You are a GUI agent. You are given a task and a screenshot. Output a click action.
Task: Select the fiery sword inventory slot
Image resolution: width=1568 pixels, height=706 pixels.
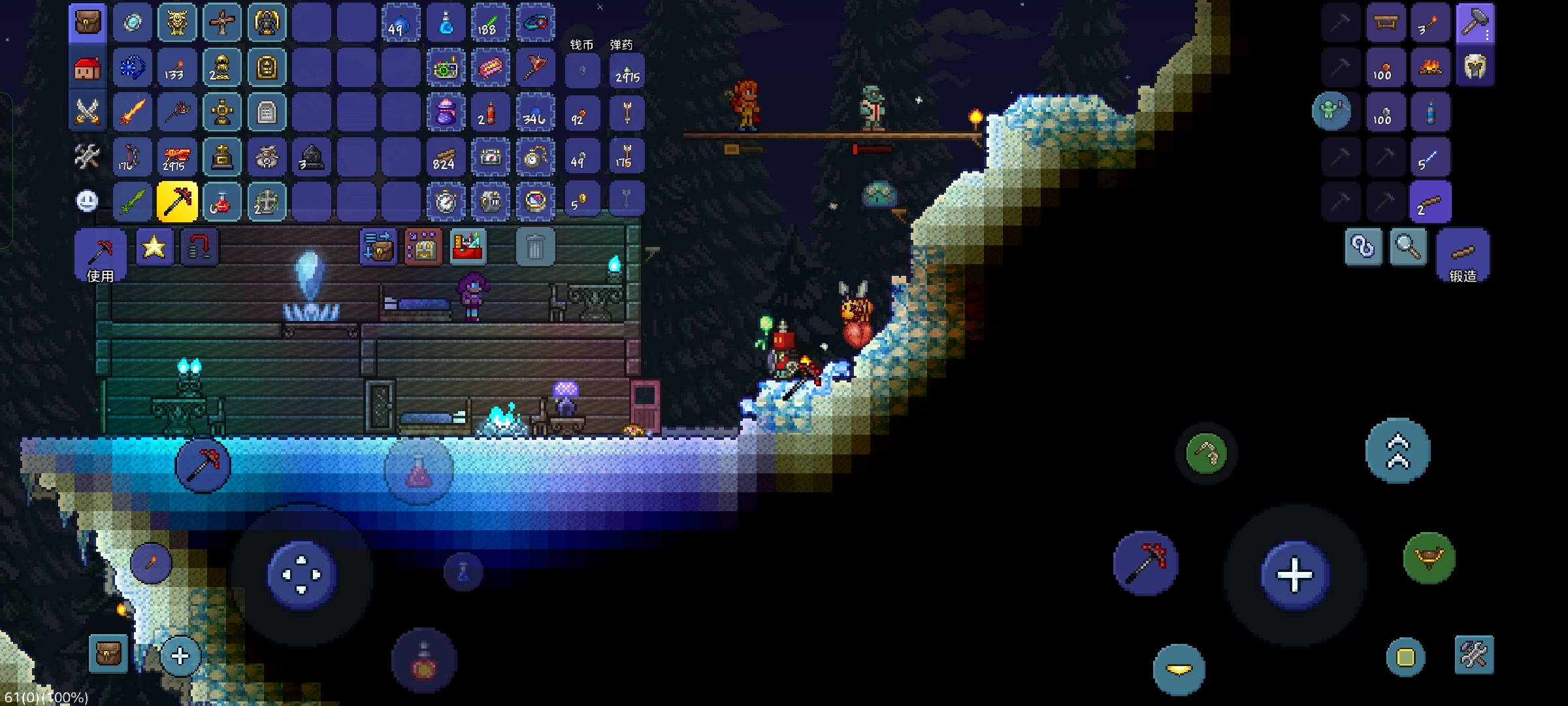coord(133,112)
